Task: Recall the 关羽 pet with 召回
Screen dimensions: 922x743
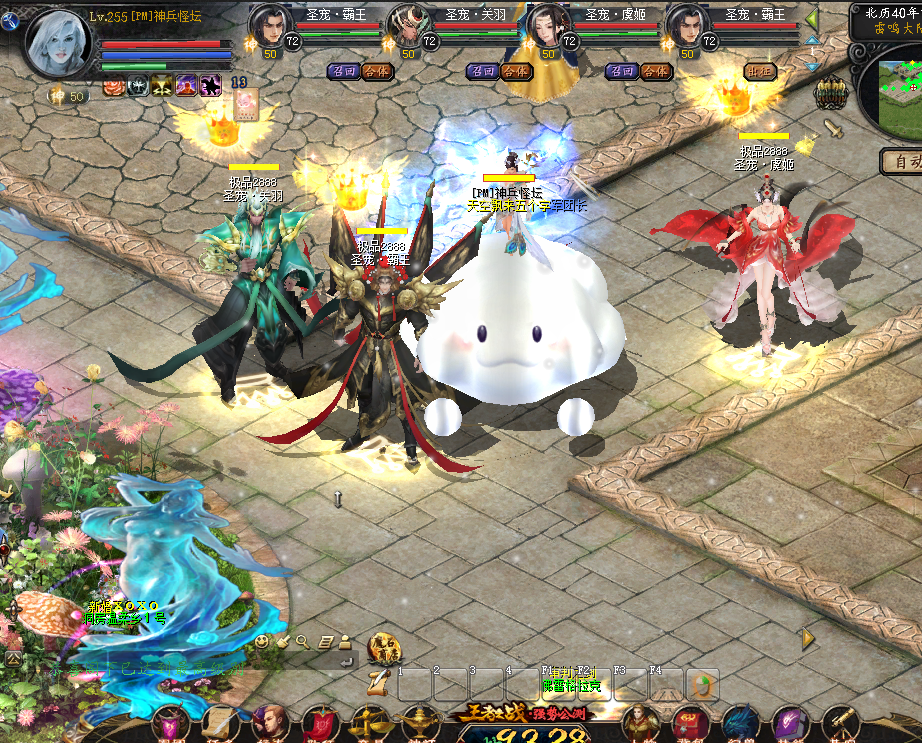Action: [483, 71]
